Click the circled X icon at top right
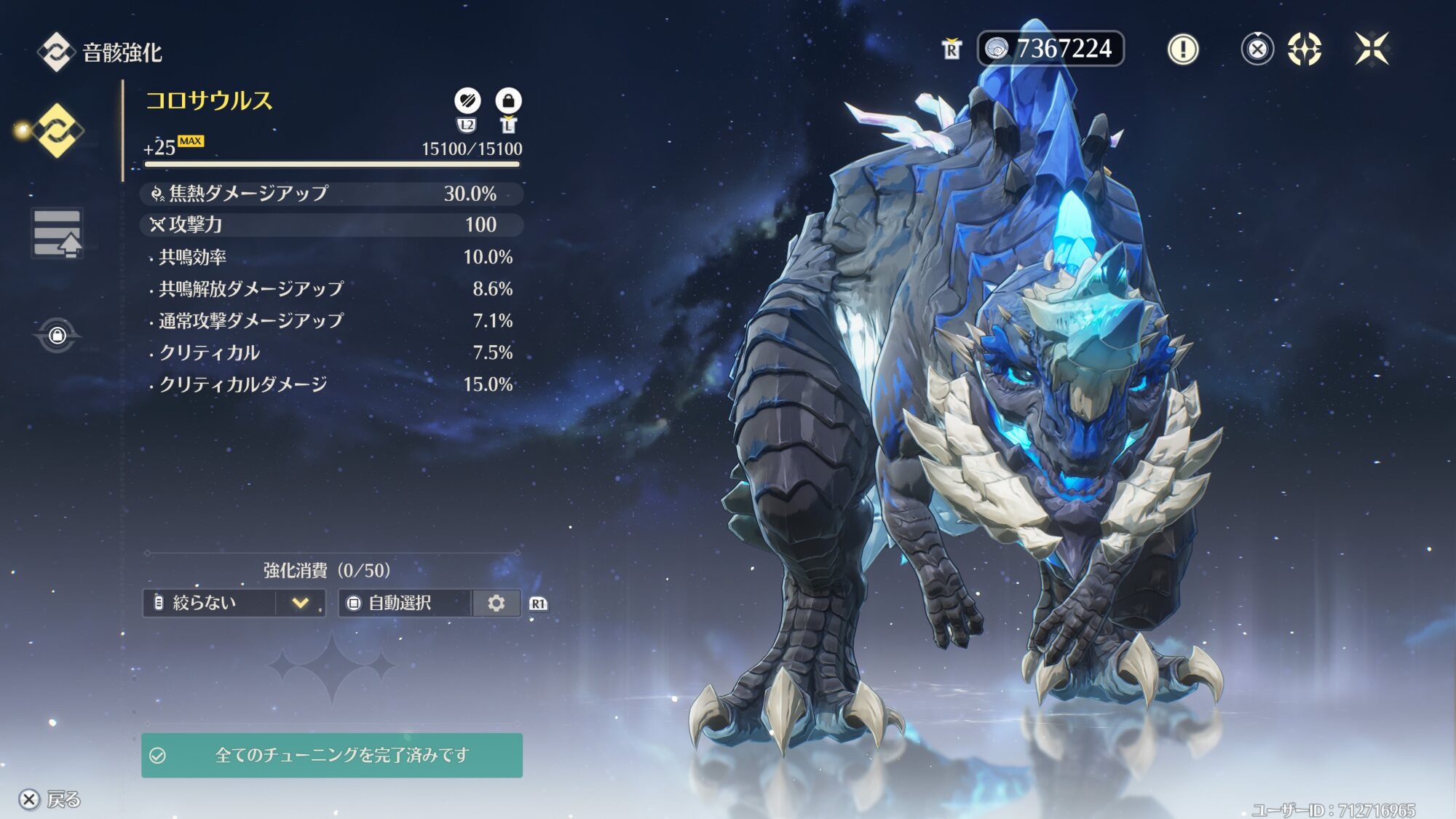1456x819 pixels. tap(1257, 50)
